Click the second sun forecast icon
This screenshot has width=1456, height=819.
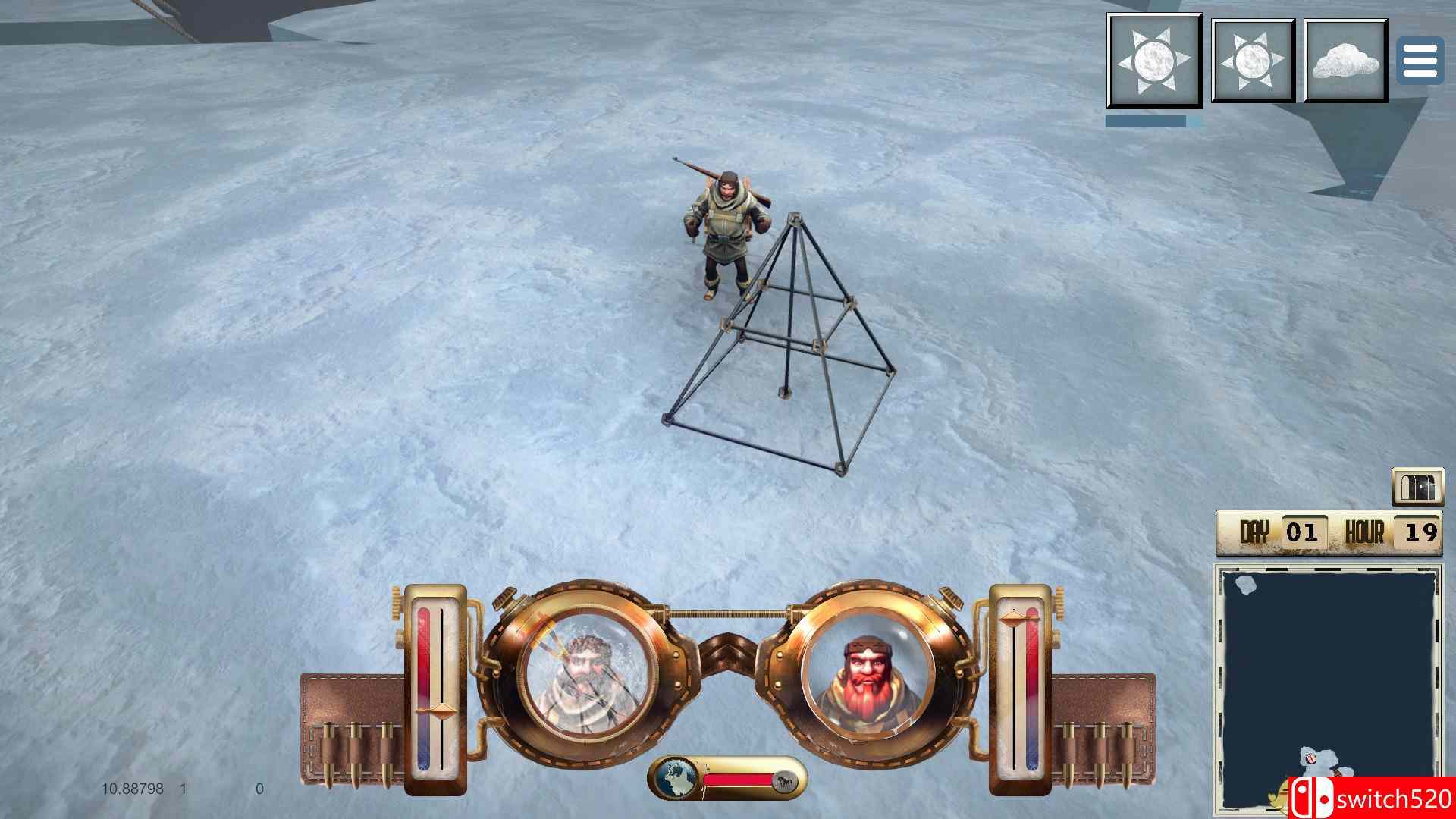1253,59
